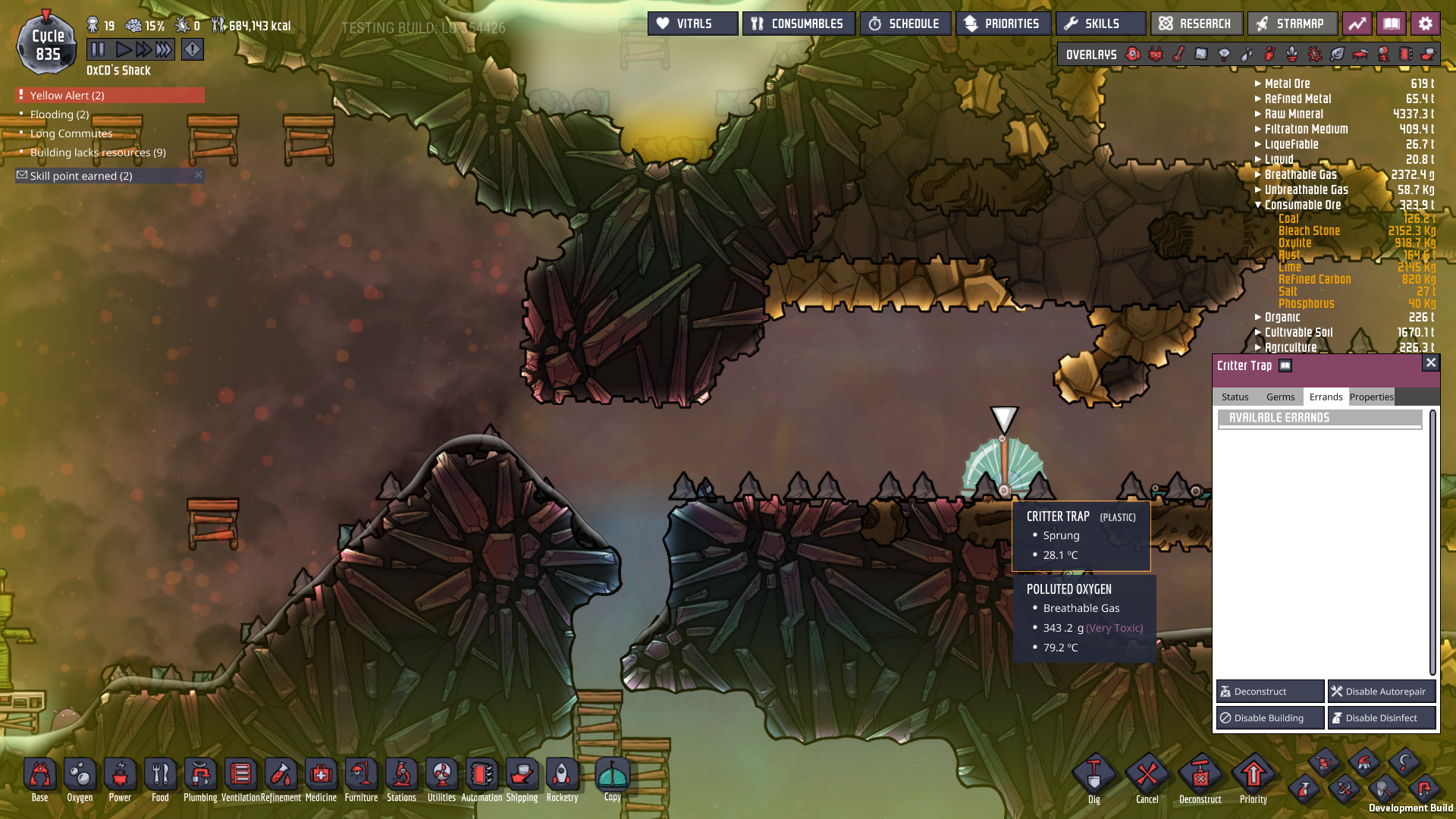This screenshot has height=819, width=1456.
Task: Toggle Disable Autorepair
Action: (x=1381, y=692)
